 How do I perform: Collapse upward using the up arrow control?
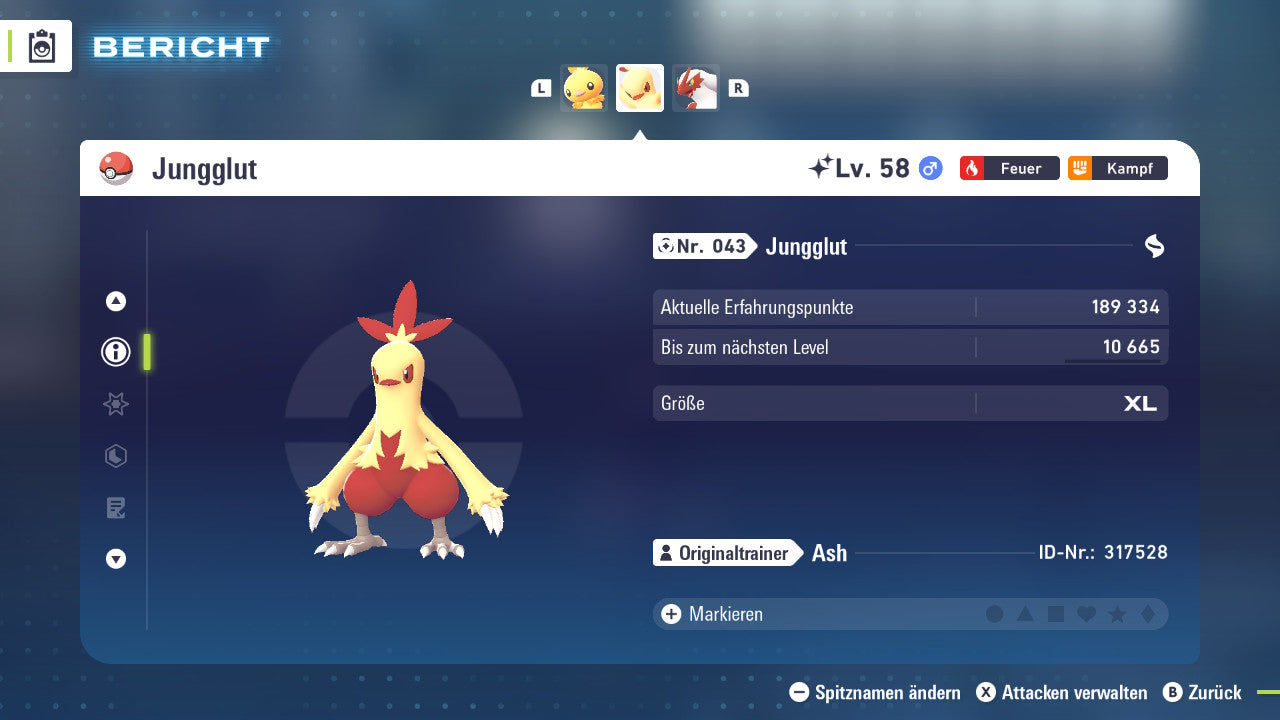[115, 300]
